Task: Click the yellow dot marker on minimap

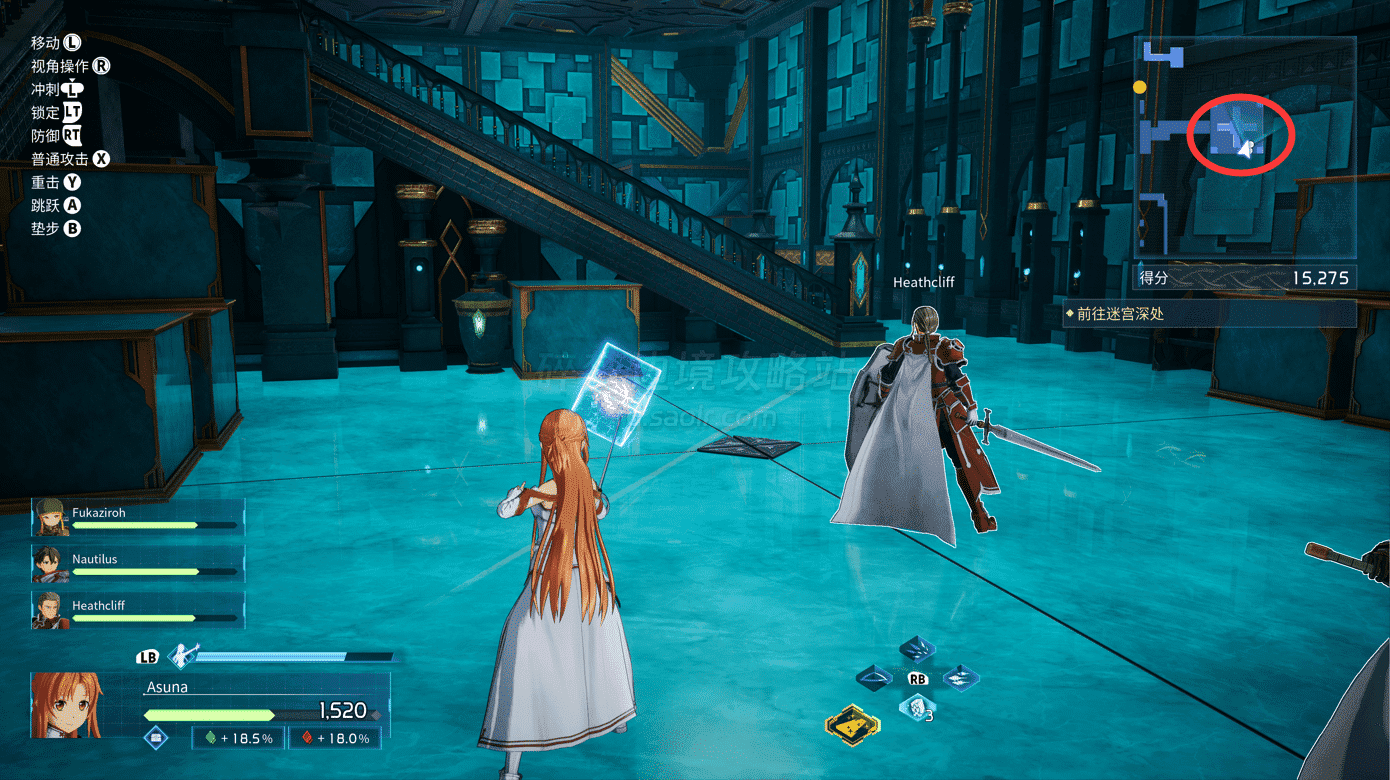Action: (x=1139, y=88)
